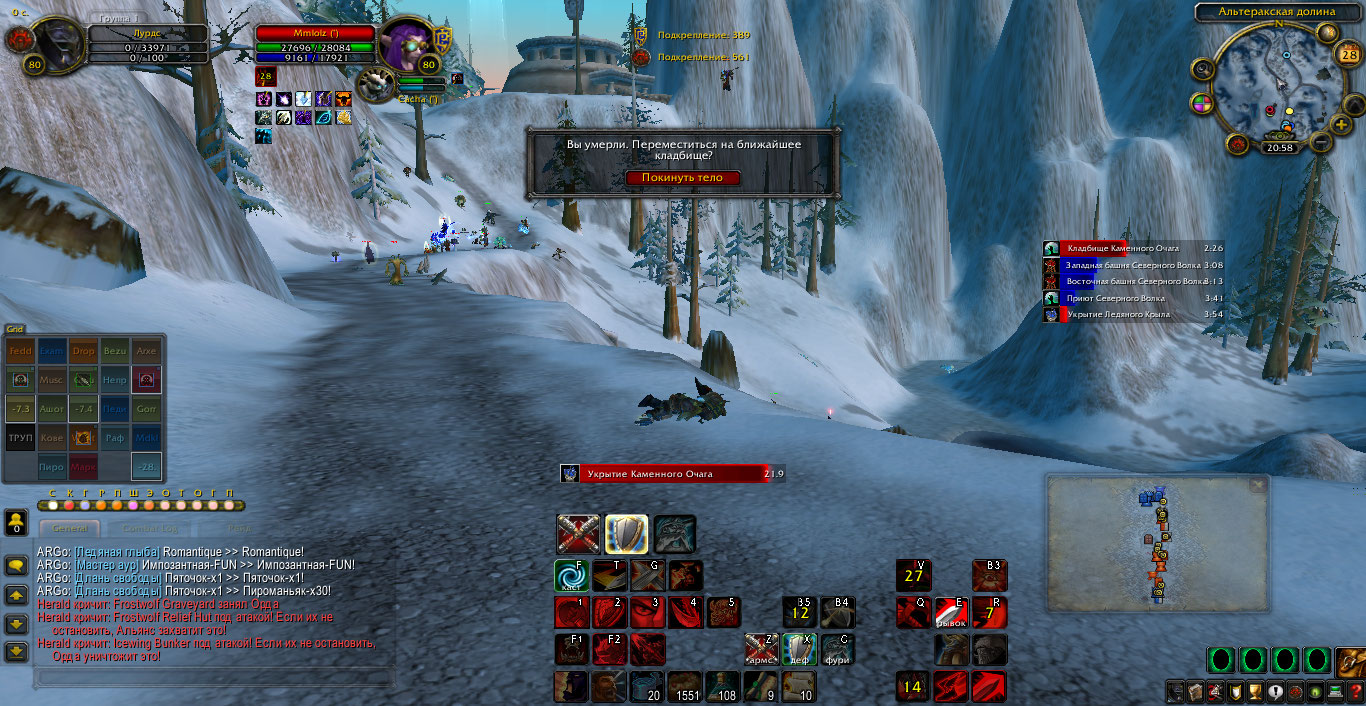
Task: Close the battlefield zone map window
Action: (x=1257, y=485)
